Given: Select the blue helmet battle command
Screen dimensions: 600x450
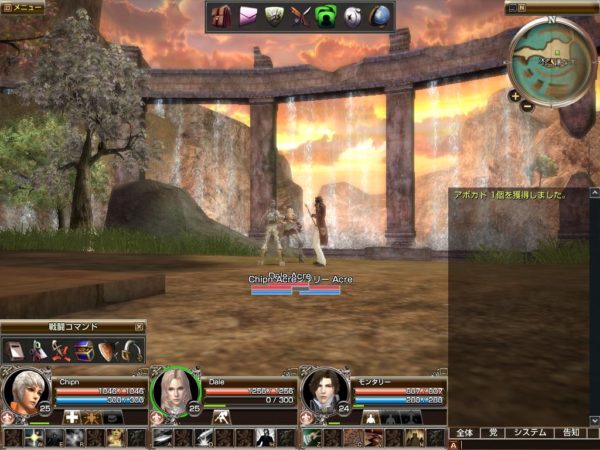Looking at the screenshot, I should [x=84, y=350].
